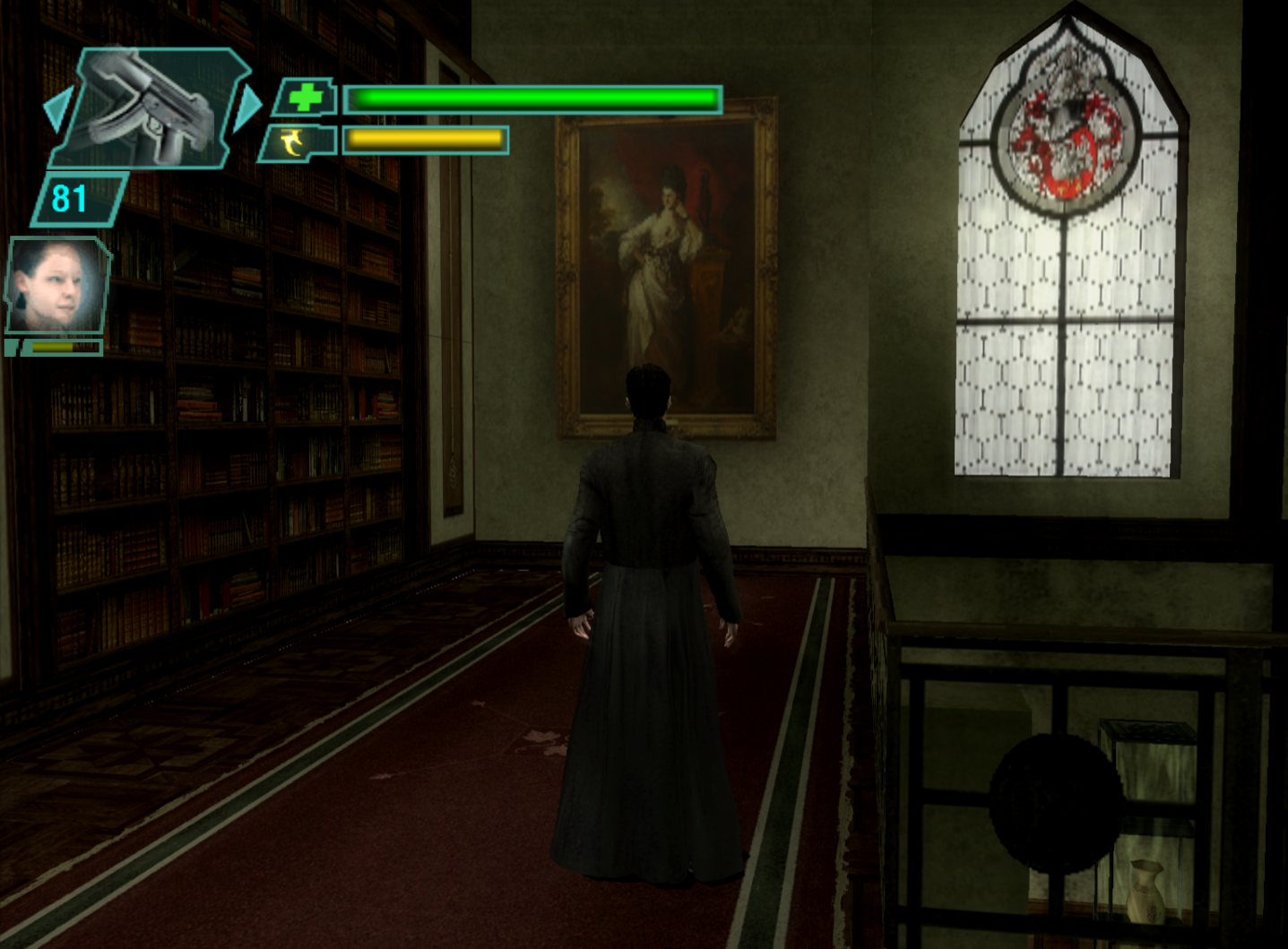Screen dimensions: 1288x949
Task: Click the next weapon right arrow
Action: (247, 107)
